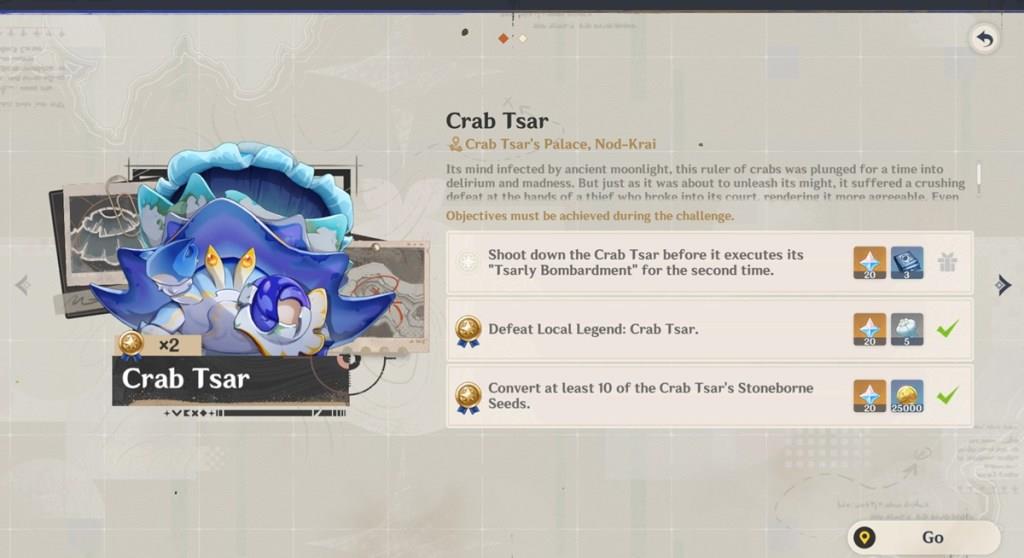Screen dimensions: 1024x558
Task: Click the description scrollbar
Action: pyautogui.click(x=978, y=176)
